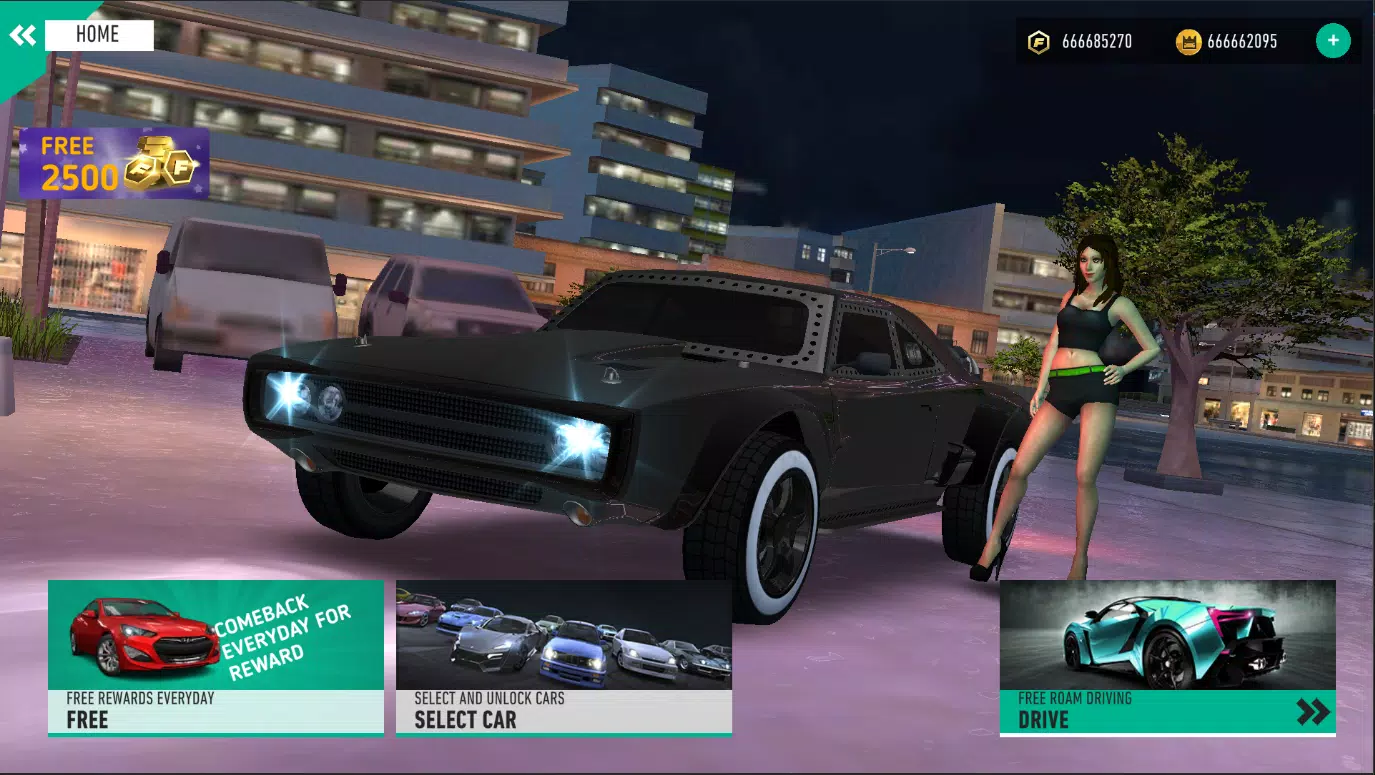Open the HOME tab

[99, 35]
